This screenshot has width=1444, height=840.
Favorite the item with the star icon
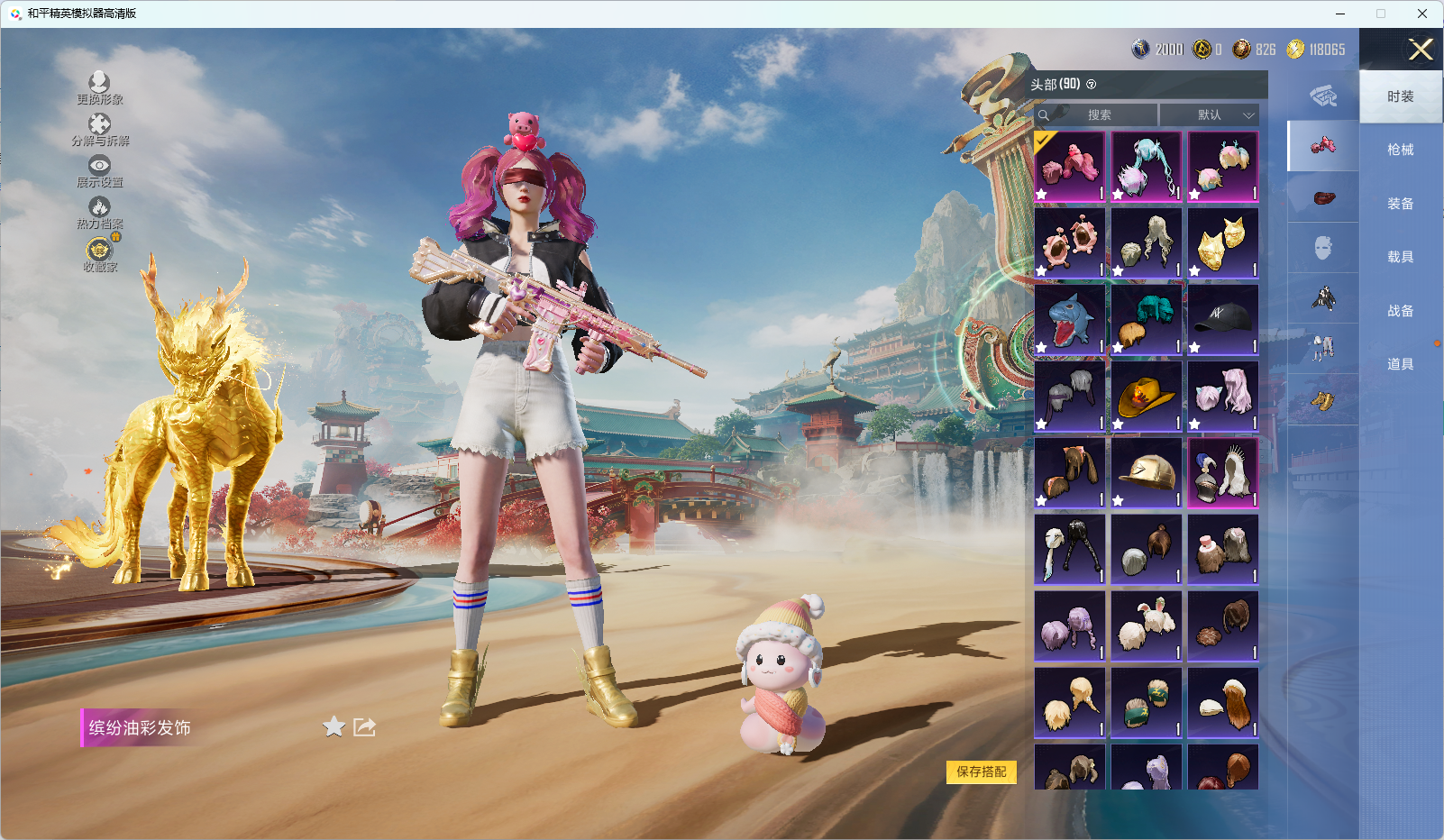pyautogui.click(x=334, y=726)
